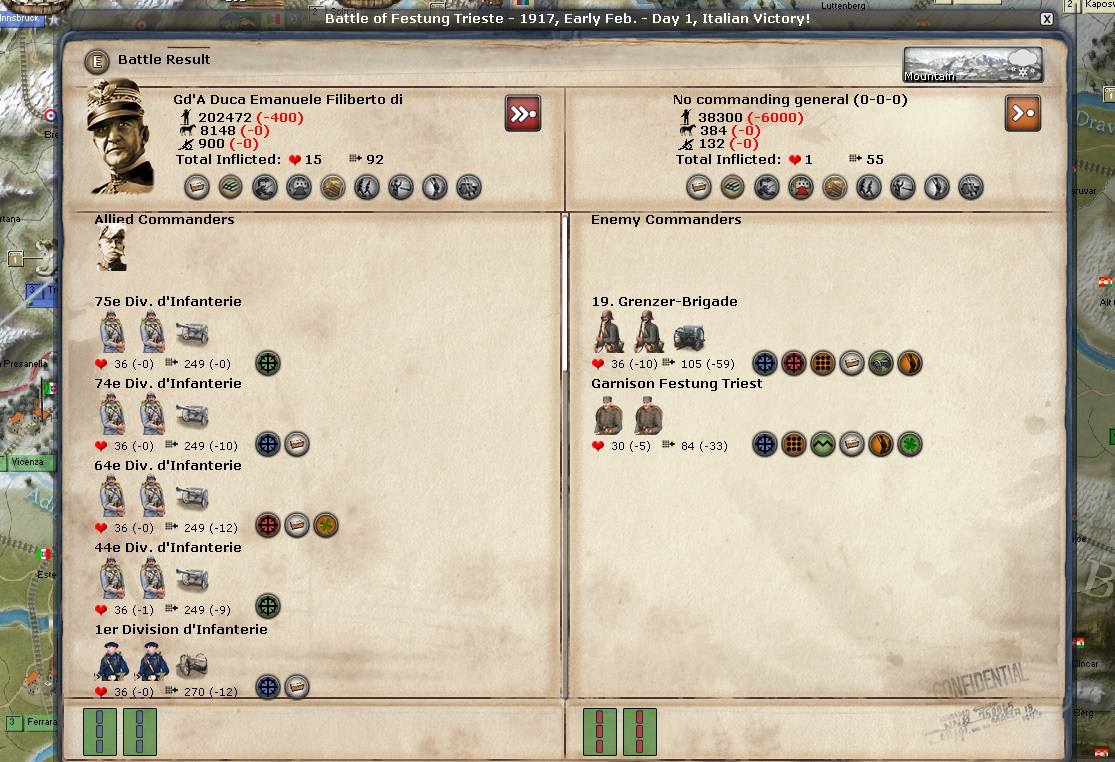Choose the 19. Grenzer-Brigade artillery unit icon

tap(689, 337)
